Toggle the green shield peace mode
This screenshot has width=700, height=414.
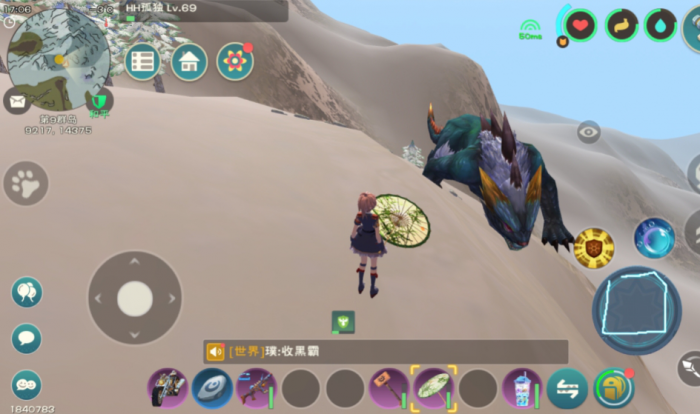pos(98,101)
